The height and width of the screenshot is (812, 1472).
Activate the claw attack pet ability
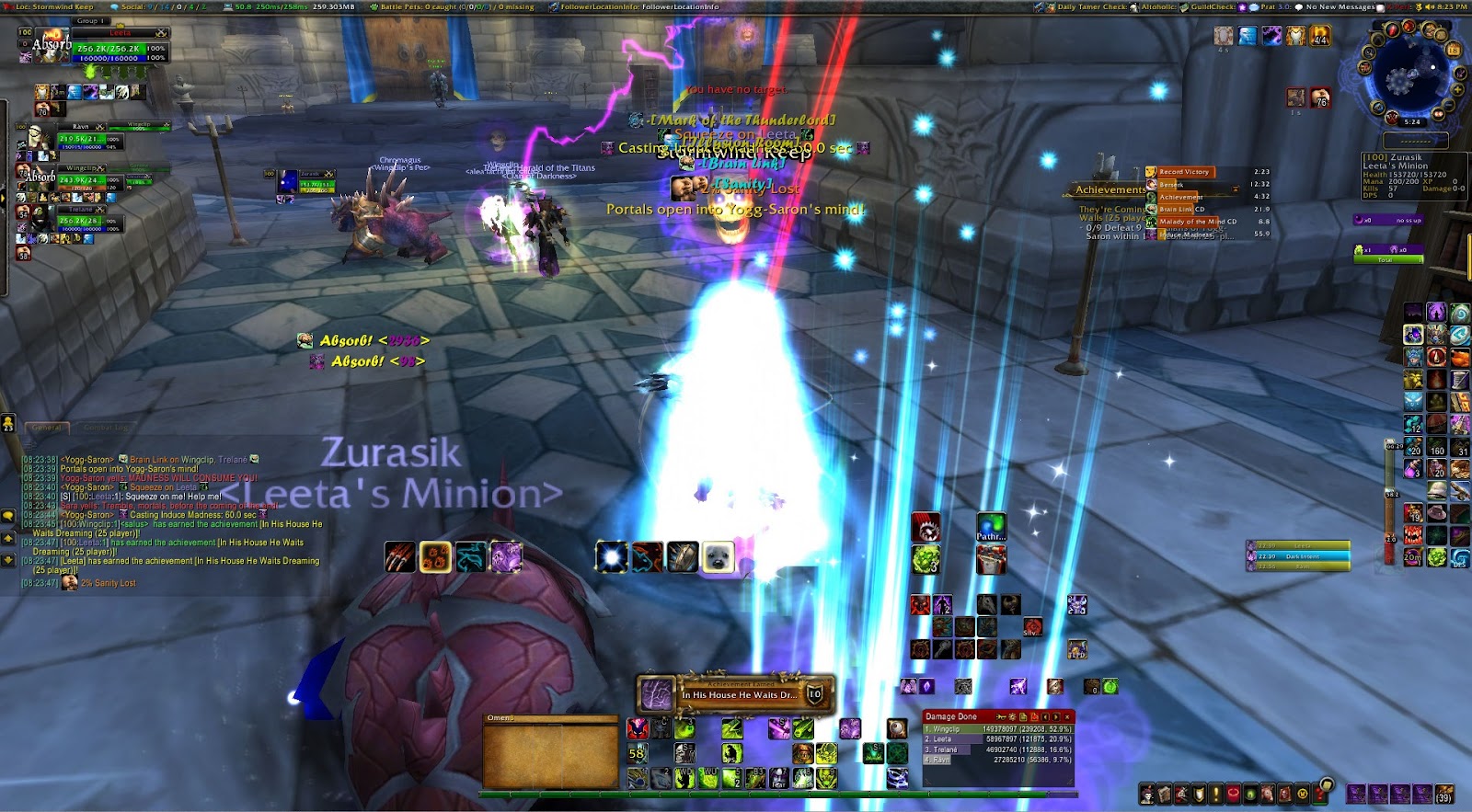399,557
